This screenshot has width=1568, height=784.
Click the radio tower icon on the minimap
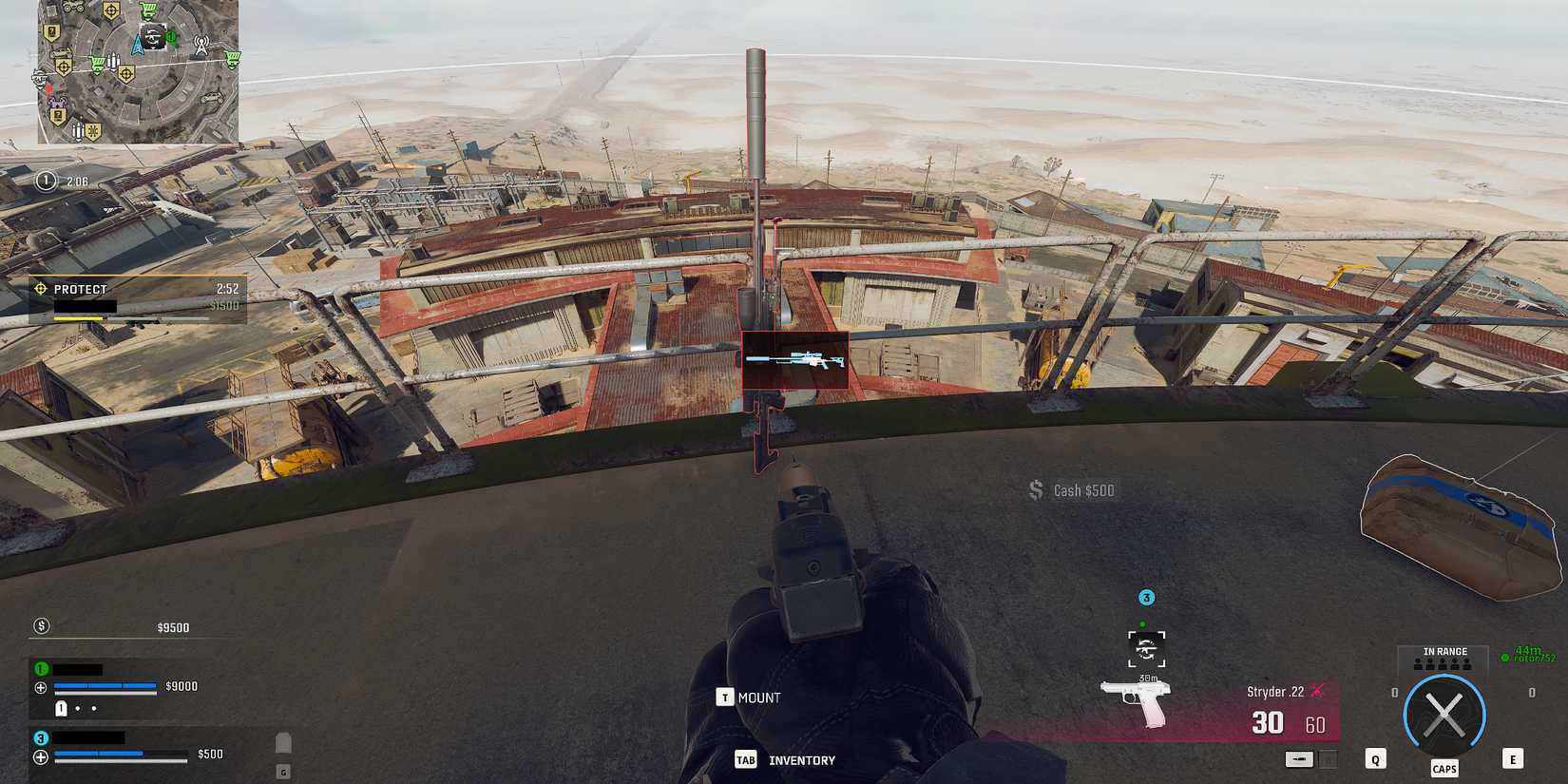tap(201, 45)
